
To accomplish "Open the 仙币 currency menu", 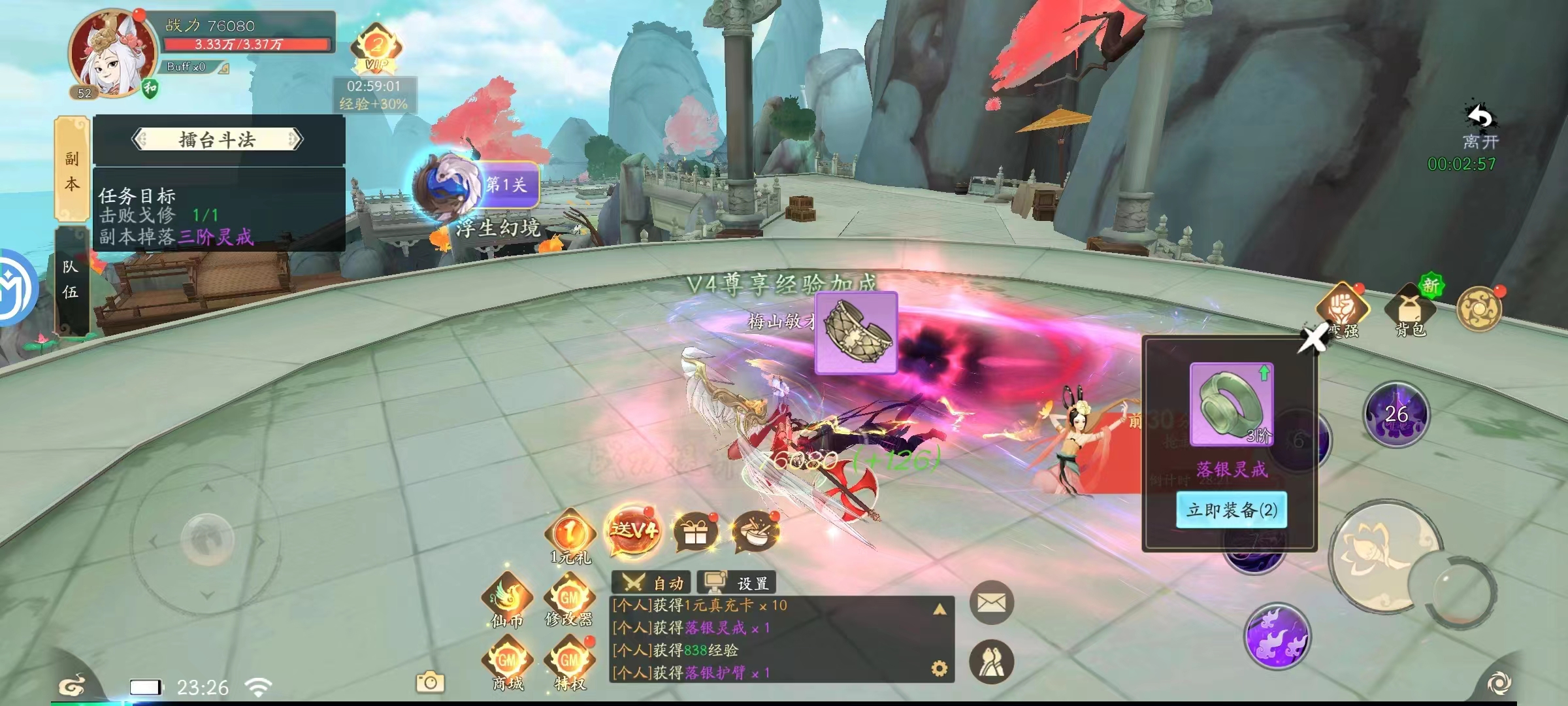I will [508, 600].
